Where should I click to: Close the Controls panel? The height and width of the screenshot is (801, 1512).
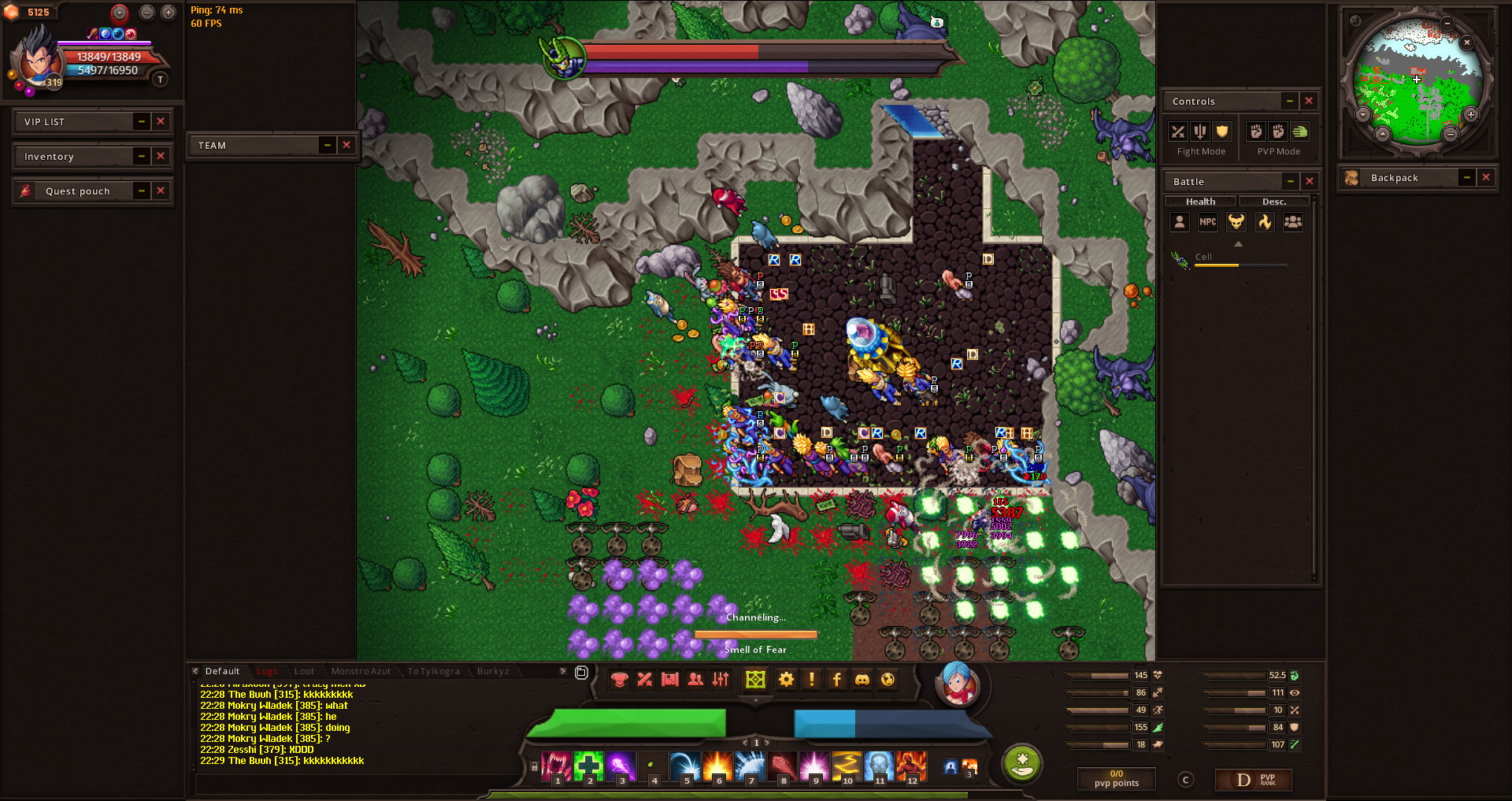[x=1309, y=101]
